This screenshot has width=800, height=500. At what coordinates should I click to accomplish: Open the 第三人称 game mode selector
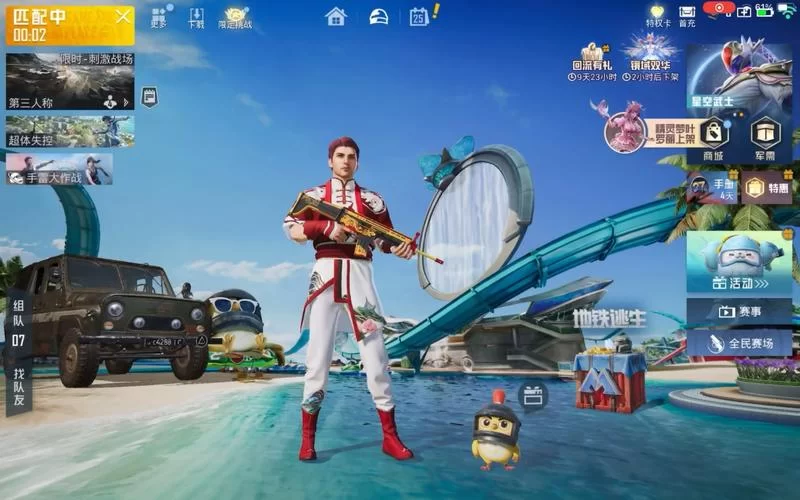click(70, 81)
